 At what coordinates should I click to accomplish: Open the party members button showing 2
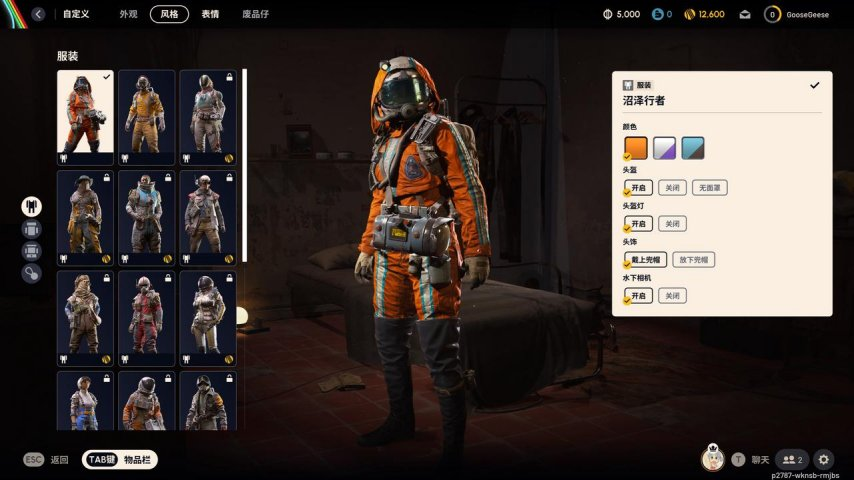pos(791,459)
